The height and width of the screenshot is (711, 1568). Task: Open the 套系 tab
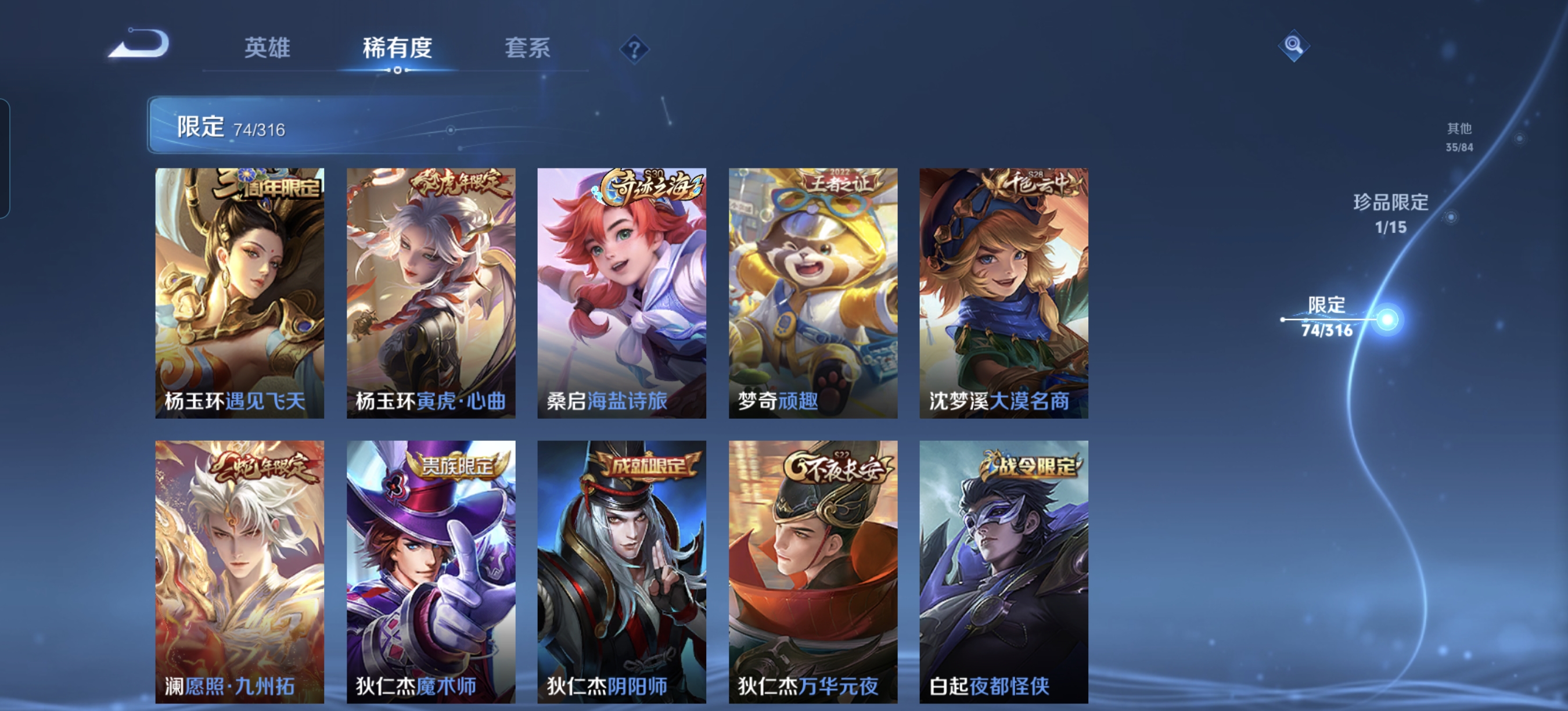pyautogui.click(x=527, y=48)
